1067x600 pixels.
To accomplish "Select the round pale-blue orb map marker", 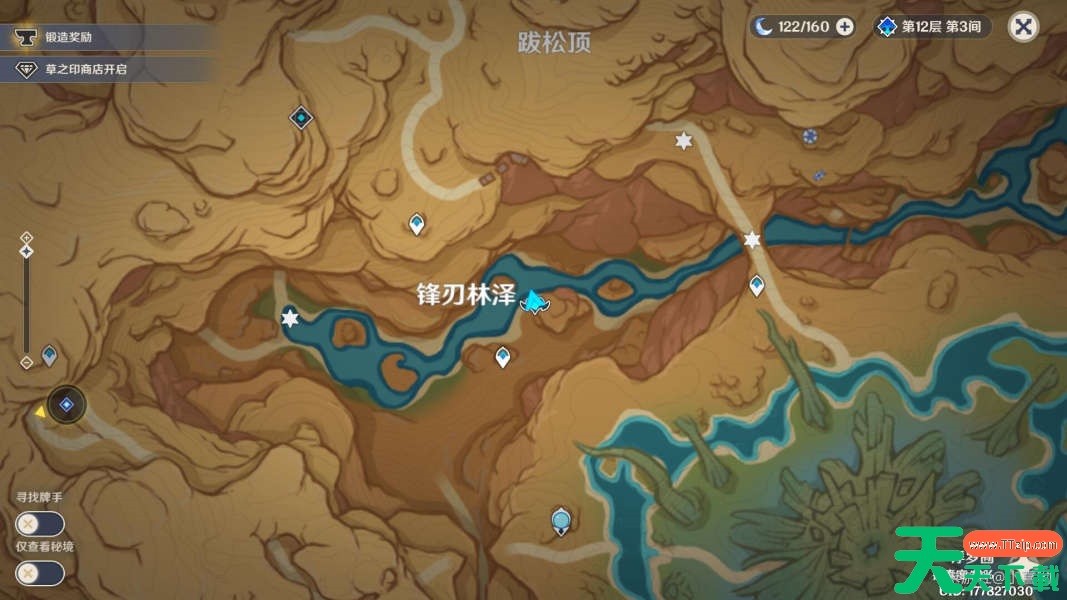I will pos(561,520).
